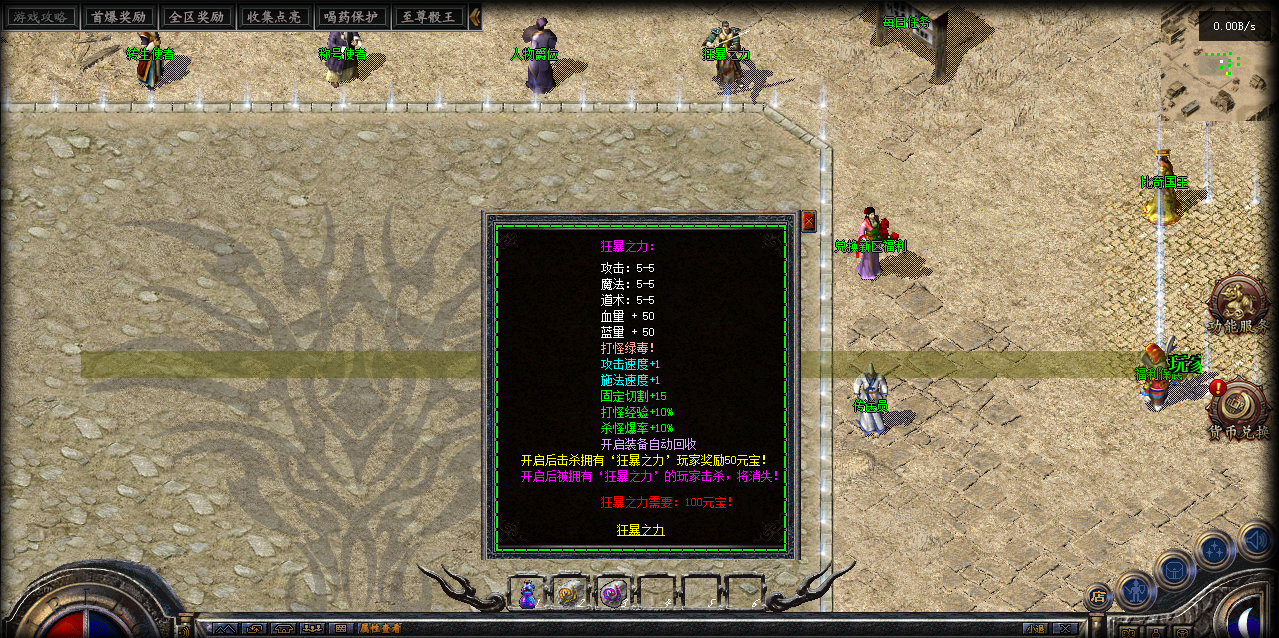Open the 功能服务 round icon
1279x638 pixels.
click(1238, 302)
